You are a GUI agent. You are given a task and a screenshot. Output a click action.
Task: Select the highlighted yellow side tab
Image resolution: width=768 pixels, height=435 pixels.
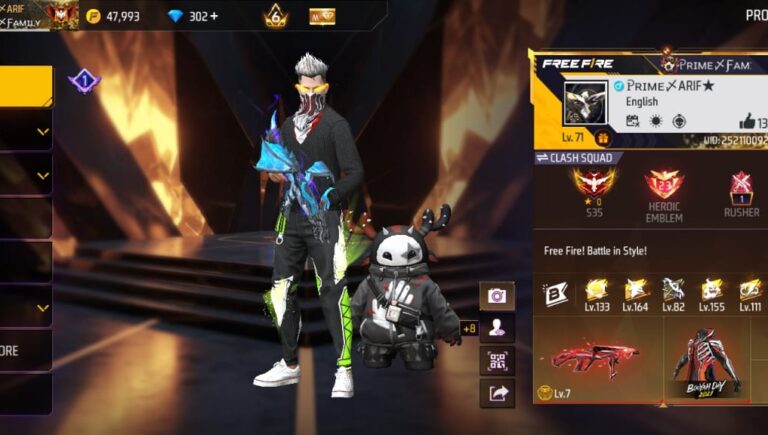pos(26,86)
